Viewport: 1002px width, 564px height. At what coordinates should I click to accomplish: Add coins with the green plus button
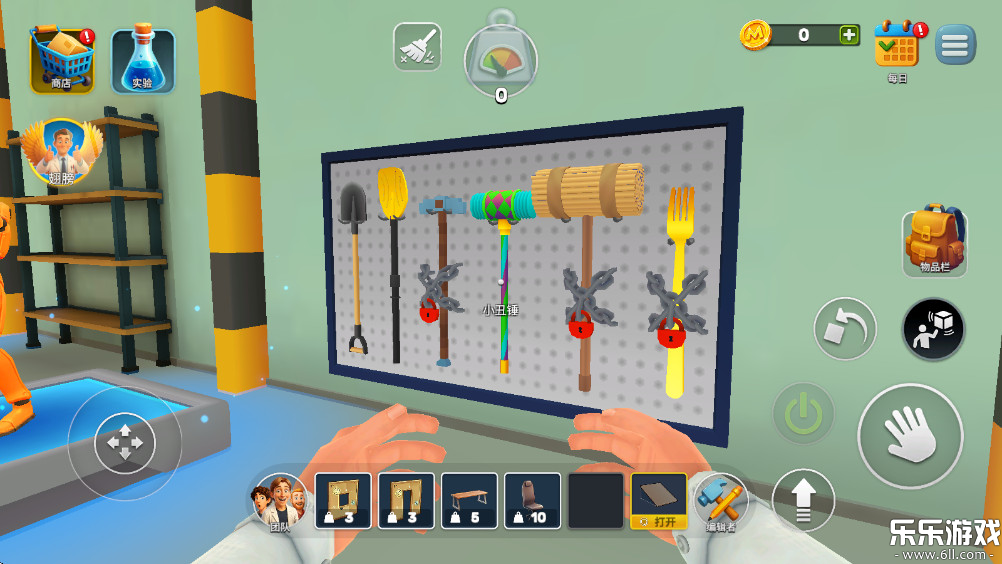coord(849,35)
